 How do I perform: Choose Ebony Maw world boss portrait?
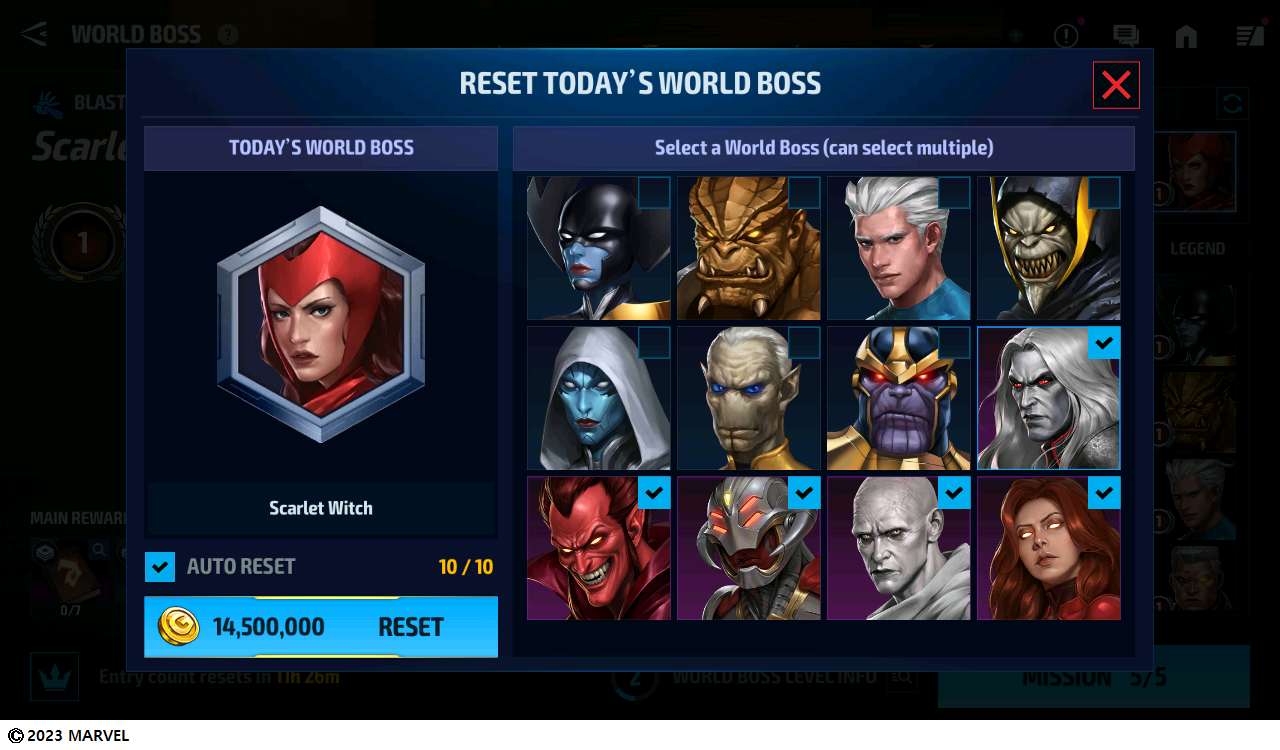tap(748, 398)
